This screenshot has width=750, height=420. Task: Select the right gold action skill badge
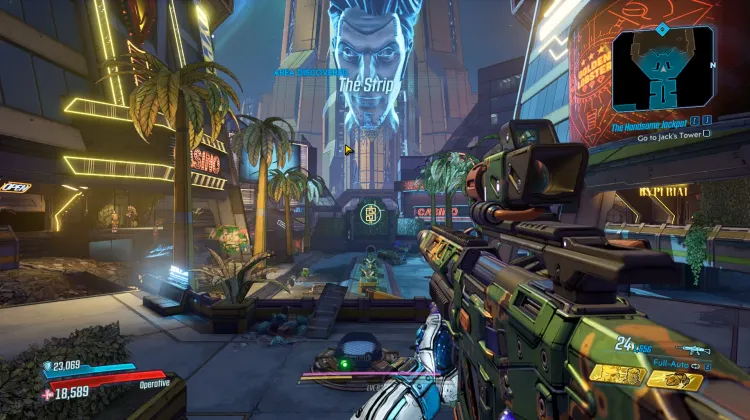tap(674, 379)
